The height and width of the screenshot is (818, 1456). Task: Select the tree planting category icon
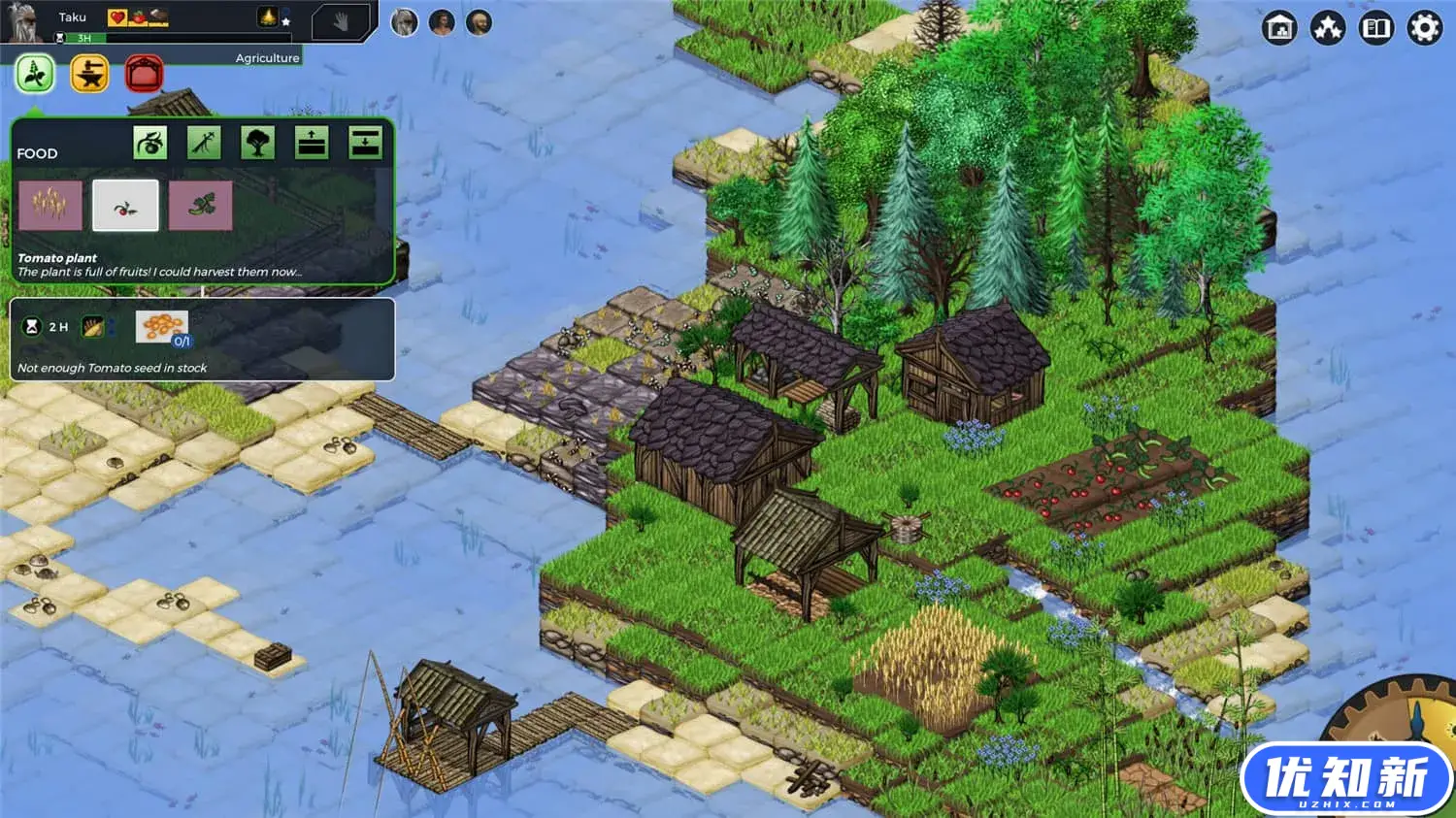[x=257, y=144]
